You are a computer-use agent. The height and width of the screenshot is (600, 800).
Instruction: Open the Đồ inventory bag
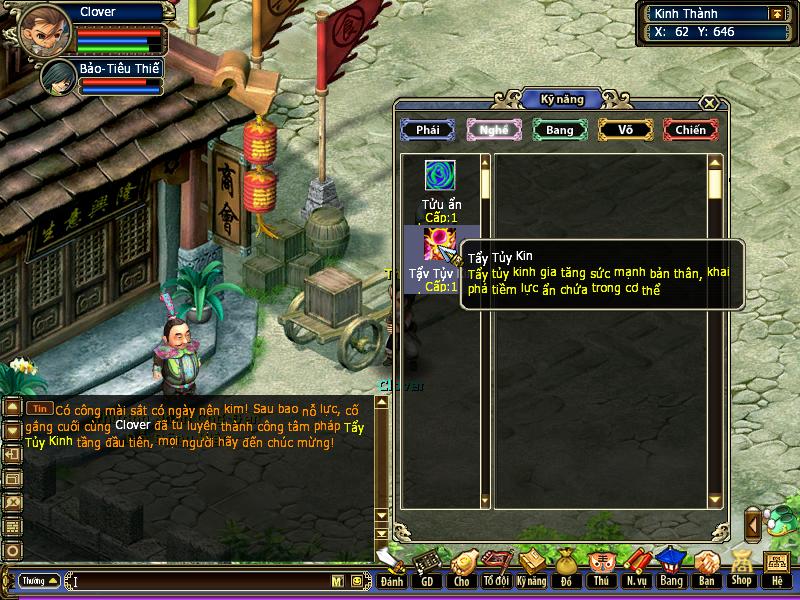click(567, 566)
